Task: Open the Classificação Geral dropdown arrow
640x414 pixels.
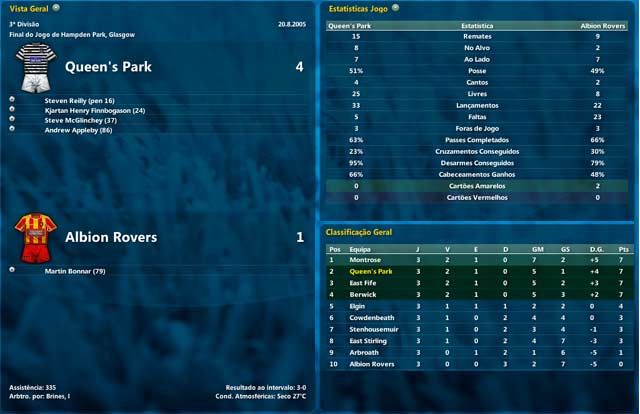Action: [398, 232]
